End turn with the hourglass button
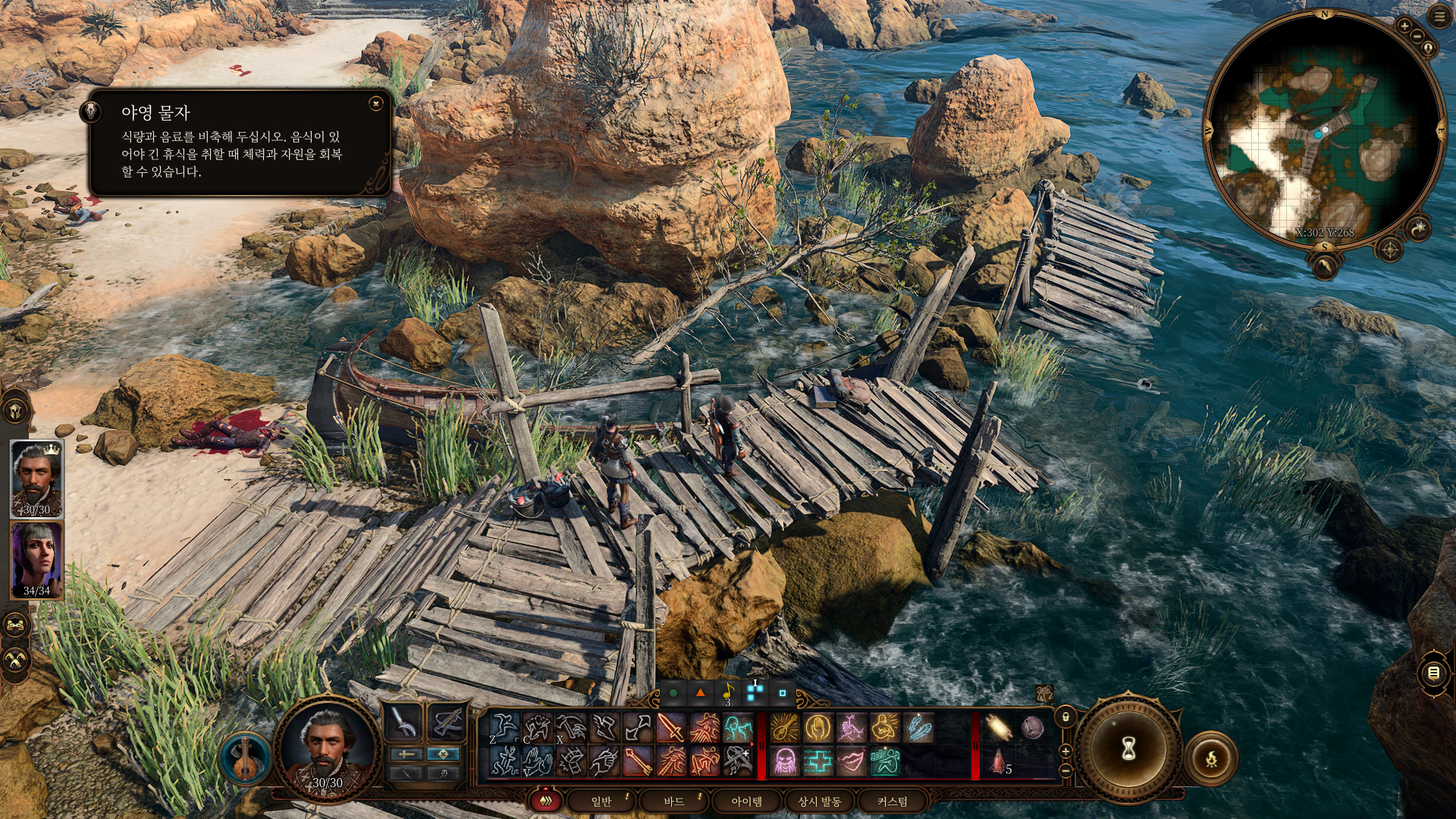The height and width of the screenshot is (819, 1456). [1128, 750]
